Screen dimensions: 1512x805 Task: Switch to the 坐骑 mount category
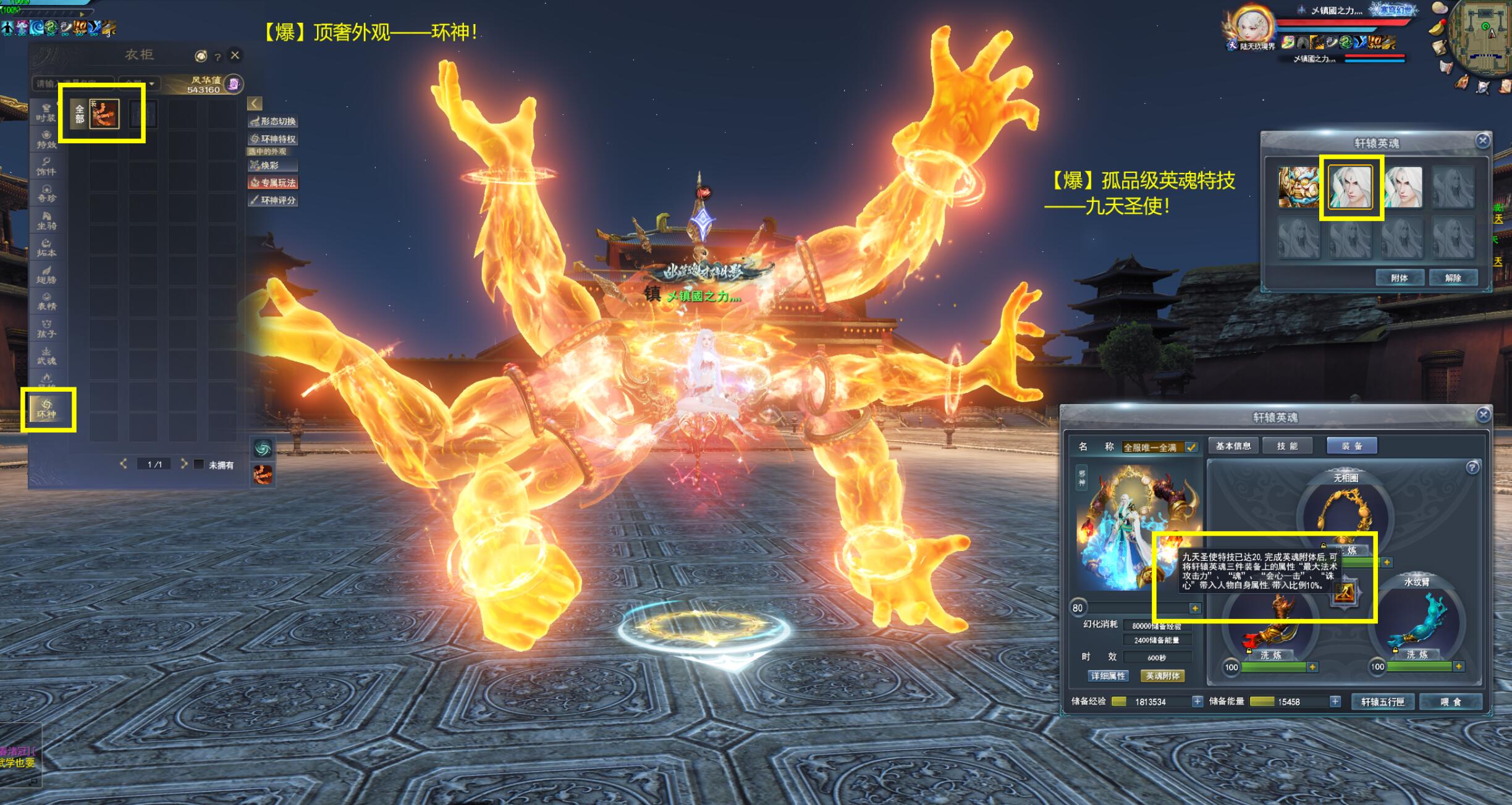46,220
